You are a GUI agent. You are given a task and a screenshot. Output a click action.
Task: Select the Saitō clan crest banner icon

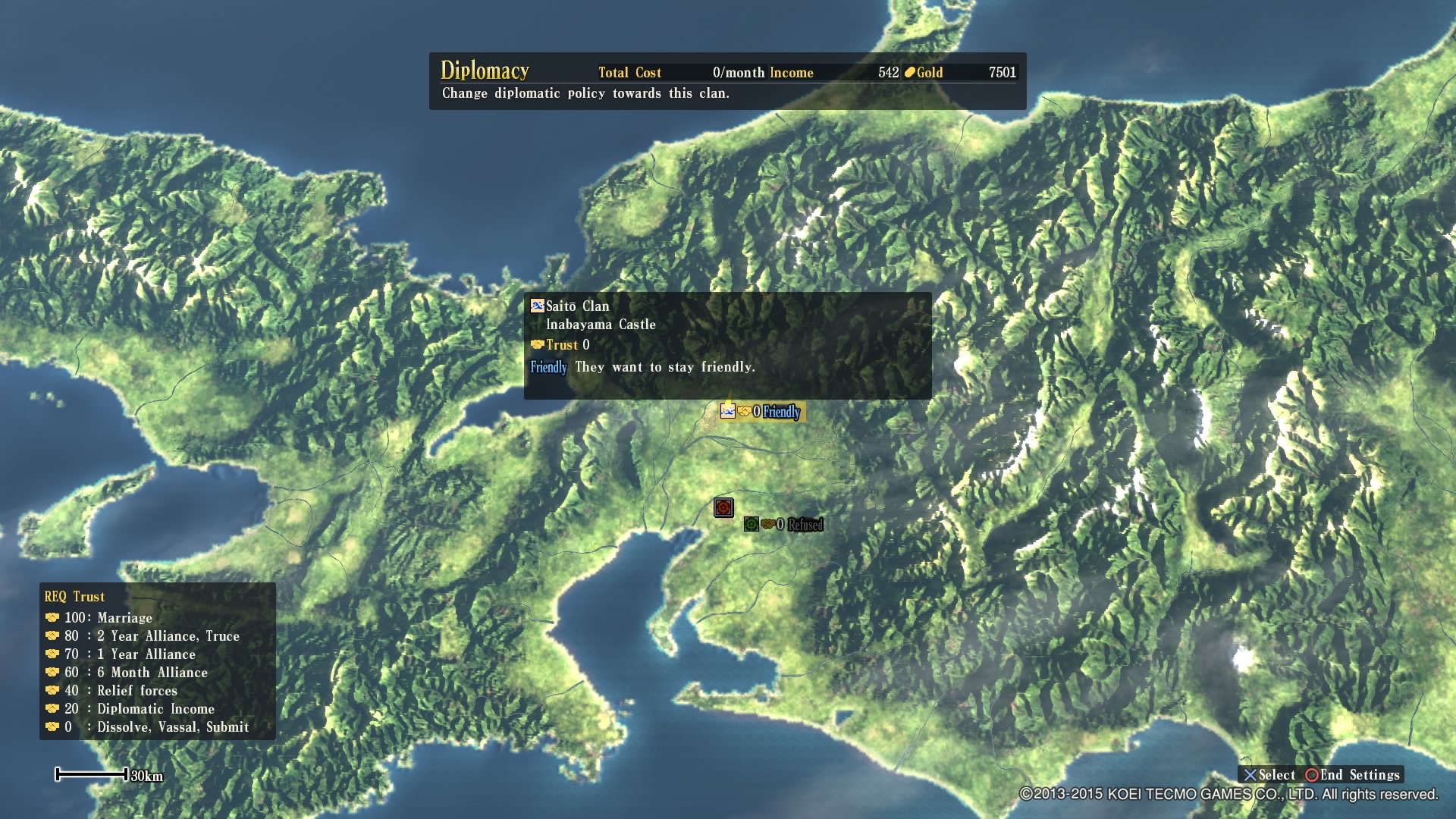click(728, 413)
